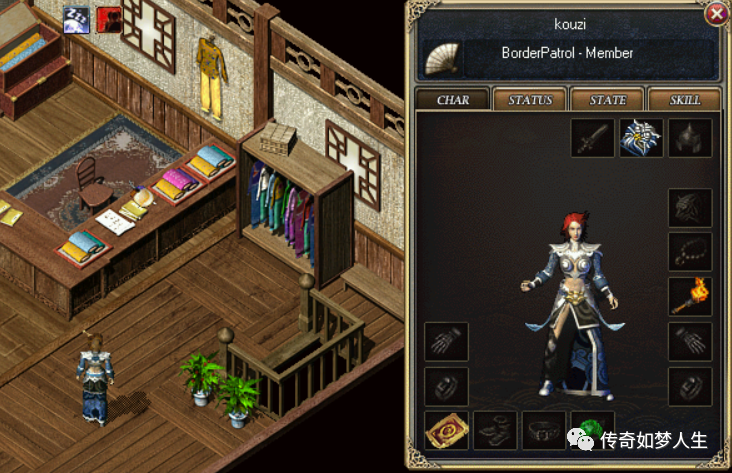Screen dimensions: 732x473
Task: Select the red book item slot
Action: point(446,431)
